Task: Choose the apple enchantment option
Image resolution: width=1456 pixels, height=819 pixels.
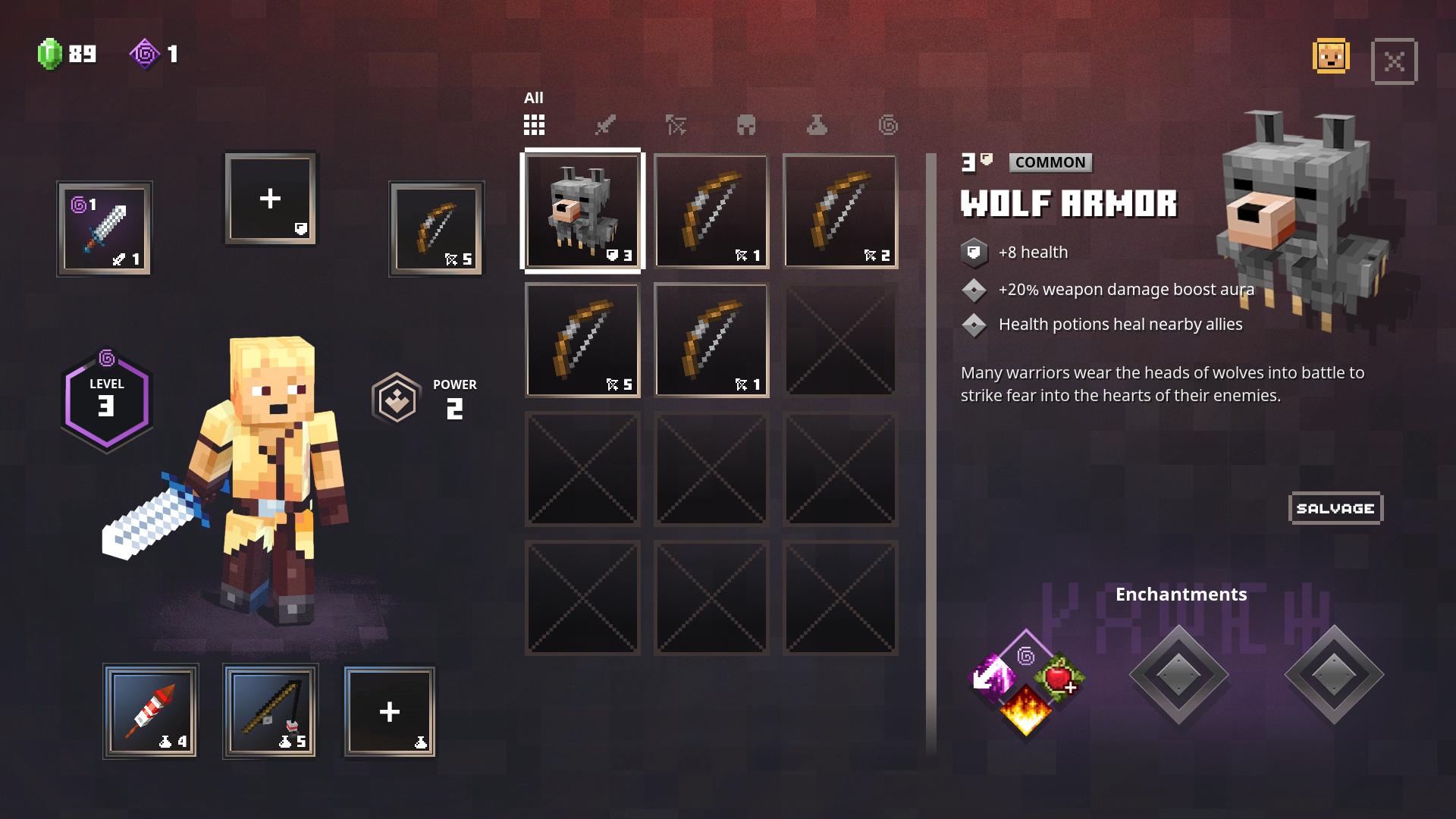Action: [1058, 676]
